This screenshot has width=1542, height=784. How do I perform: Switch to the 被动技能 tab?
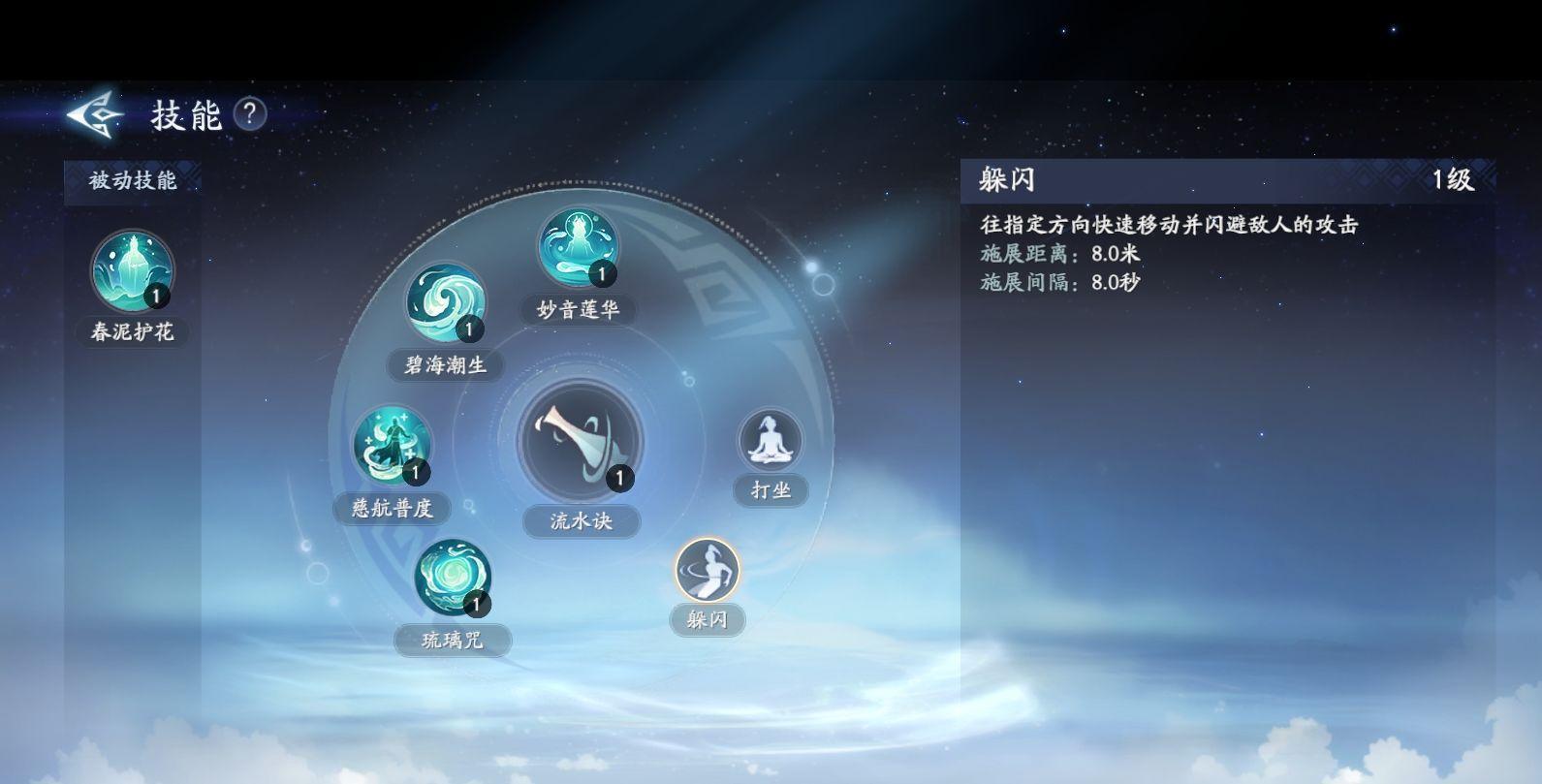click(x=133, y=179)
